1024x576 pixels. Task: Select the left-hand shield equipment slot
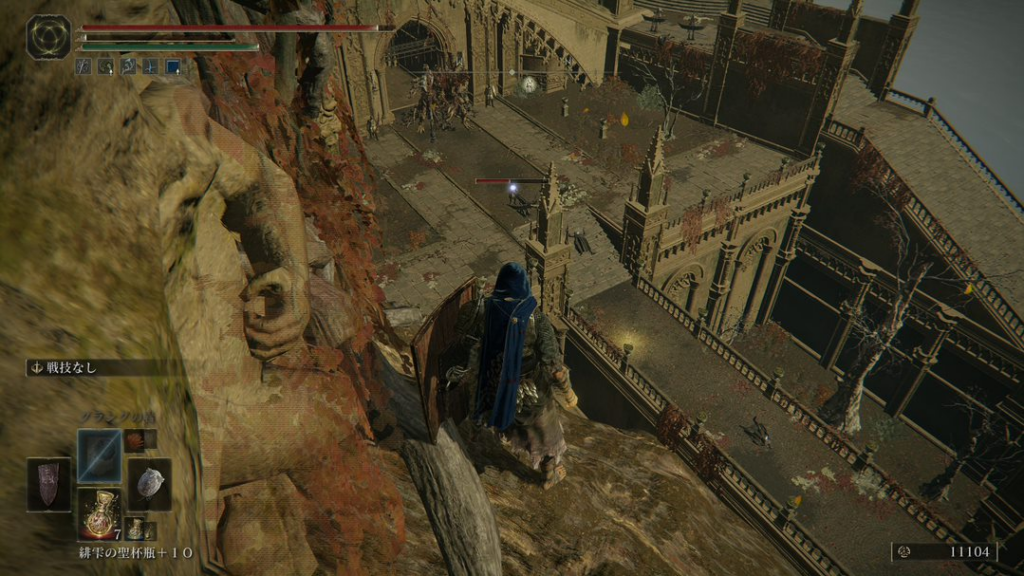pyautogui.click(x=49, y=484)
